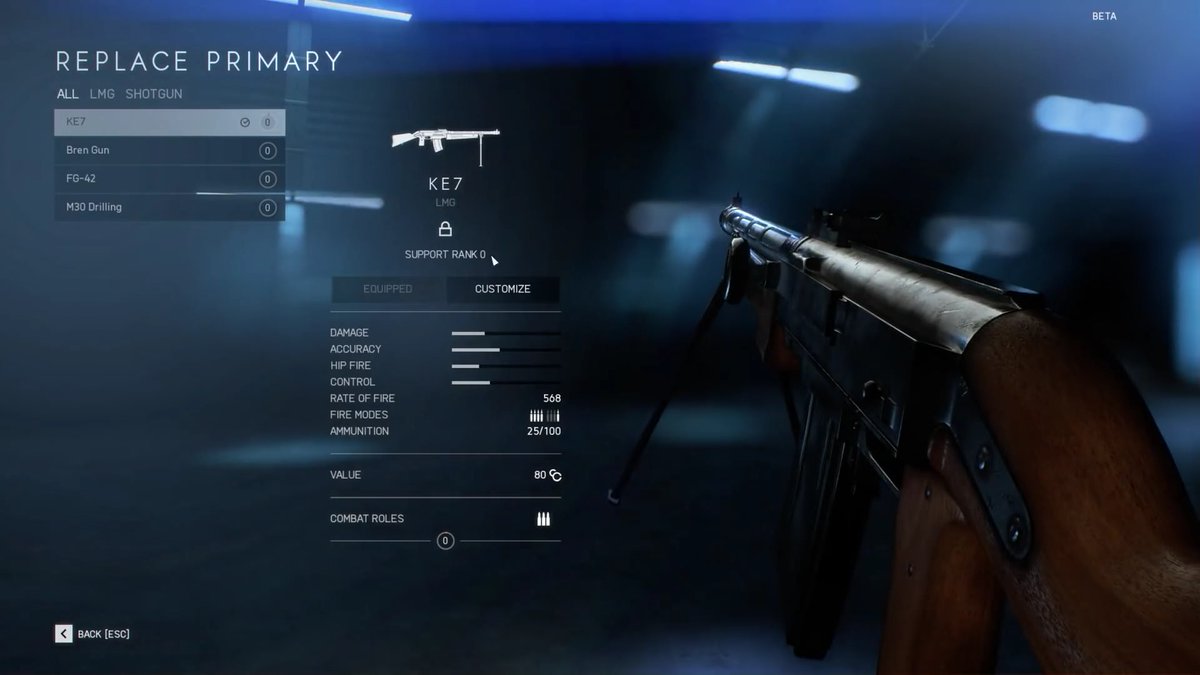Choose the Bren Gun from the list

click(x=168, y=151)
